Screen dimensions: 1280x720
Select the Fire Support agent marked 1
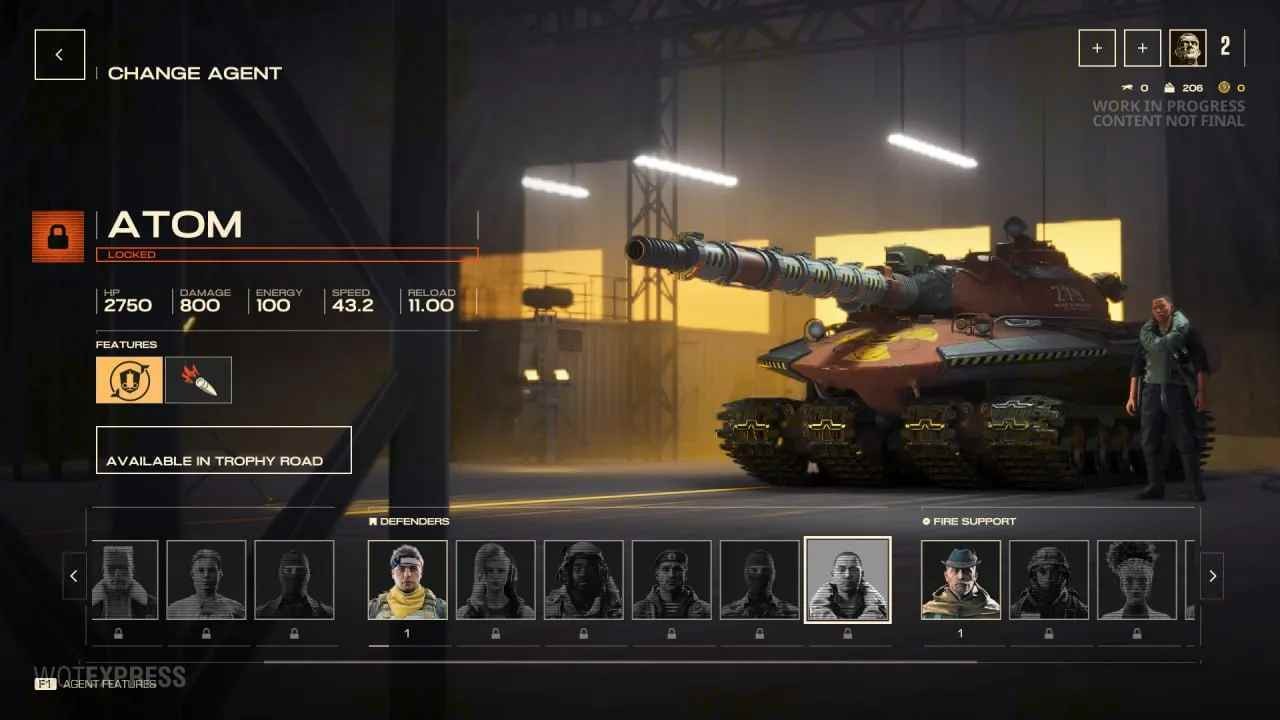[962, 578]
